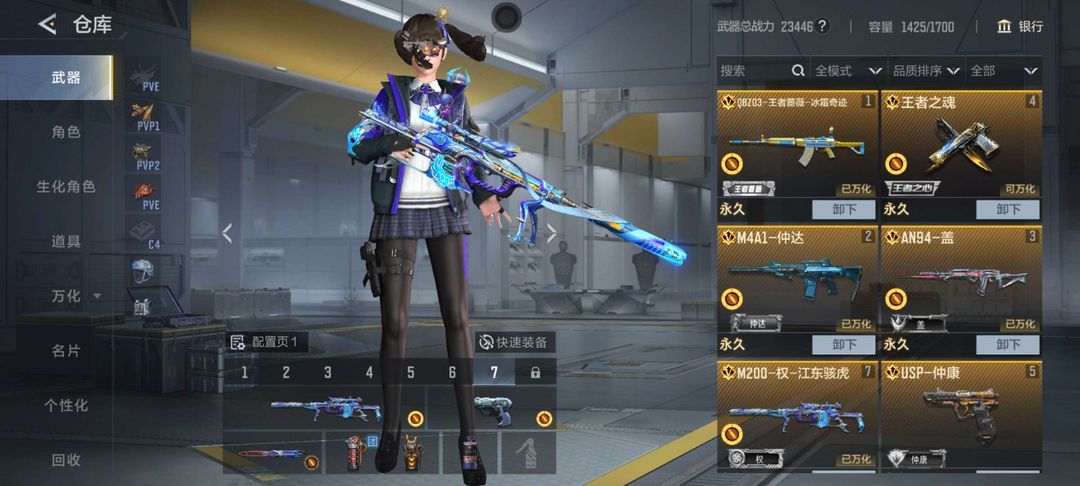Open the 全部 filter dropdown
Image resolution: width=1080 pixels, height=486 pixels.
click(x=1004, y=71)
